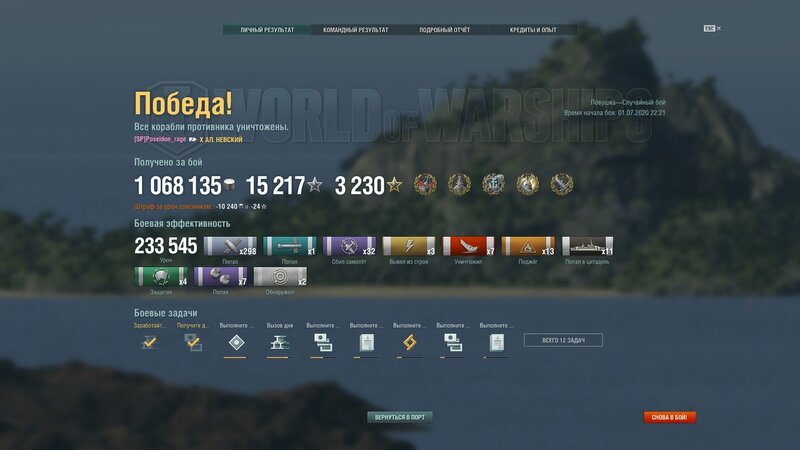This screenshot has height=450, width=800.
Task: Select the Получите д... combat mission icon
Action: click(x=193, y=342)
